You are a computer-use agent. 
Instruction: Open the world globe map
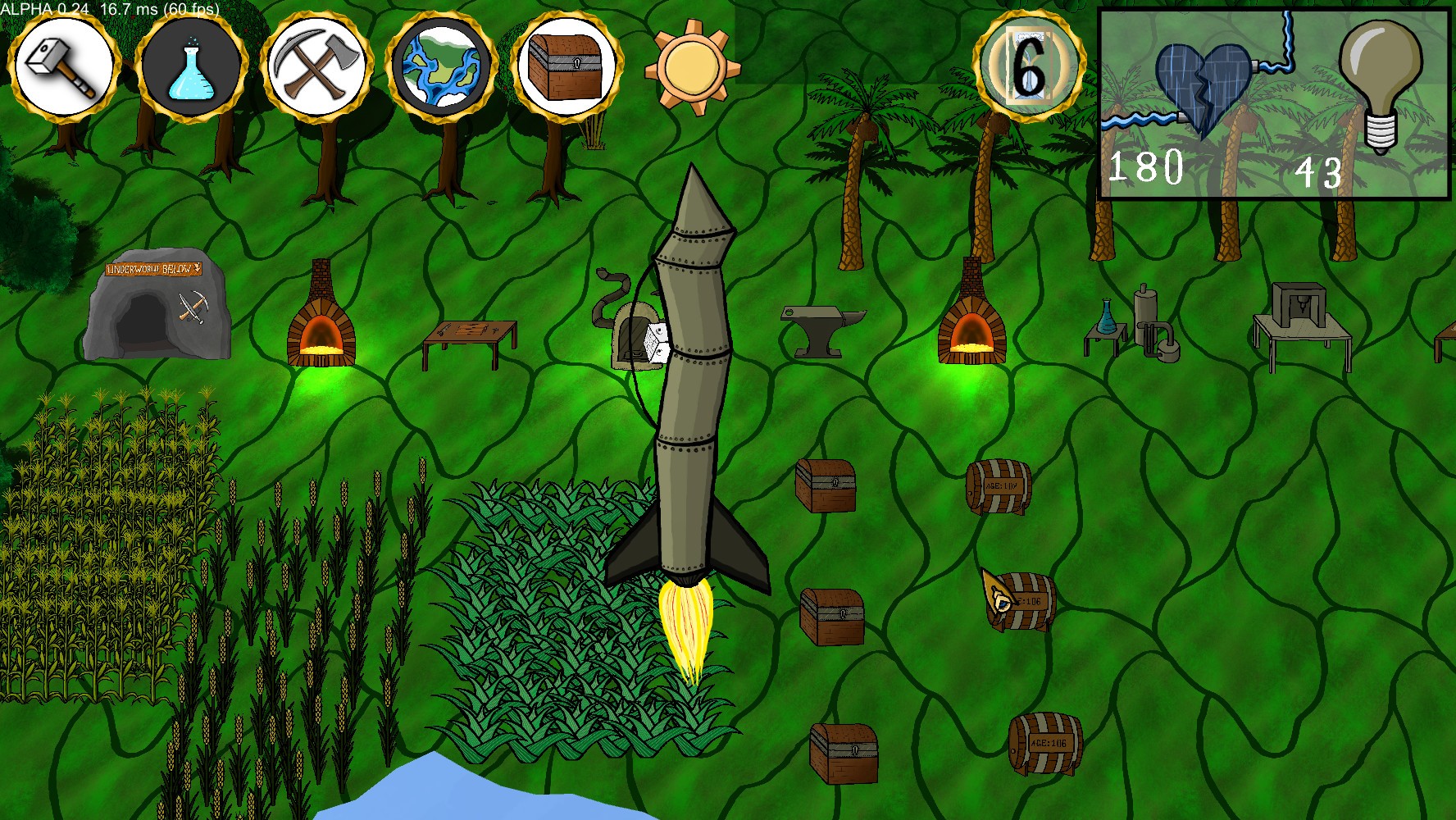pyautogui.click(x=442, y=66)
